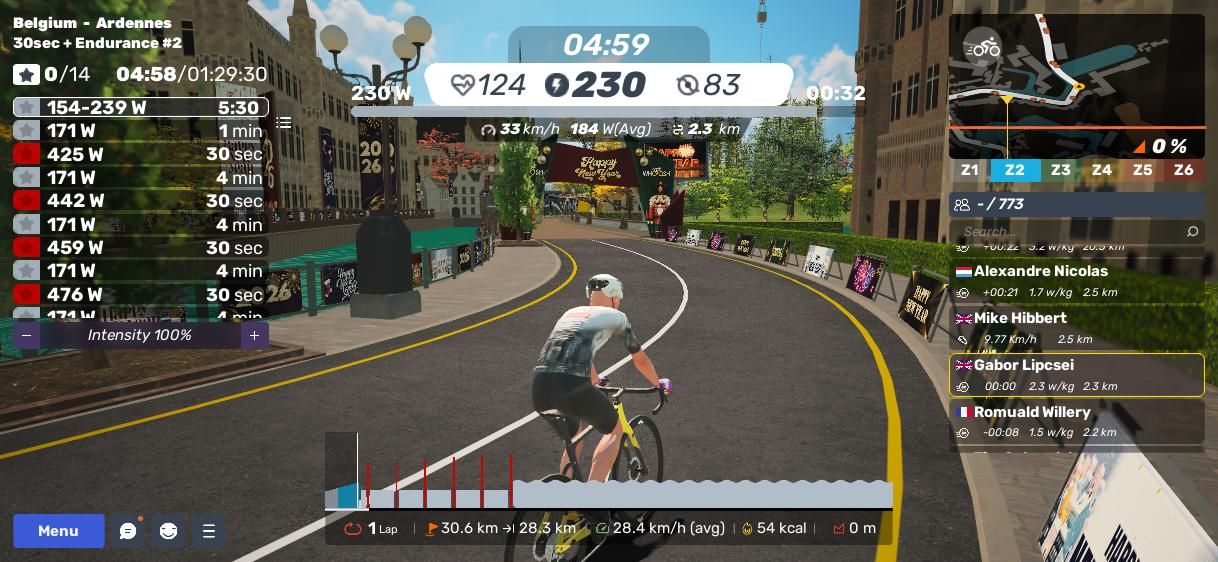This screenshot has height=562, width=1218.
Task: Select the 425 W 30 sec interval
Action: pos(140,154)
